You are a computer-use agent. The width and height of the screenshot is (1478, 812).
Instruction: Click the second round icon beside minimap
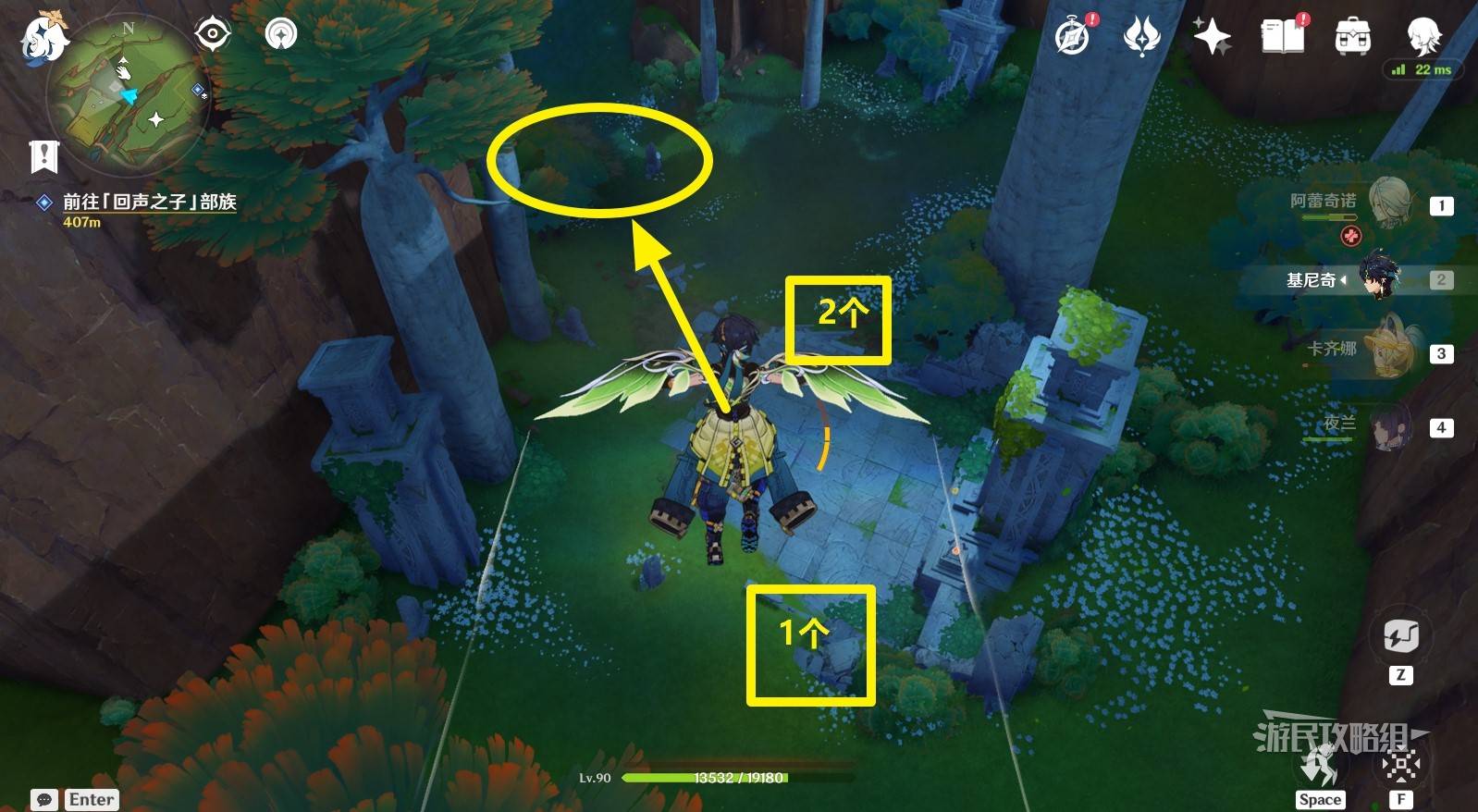click(281, 34)
